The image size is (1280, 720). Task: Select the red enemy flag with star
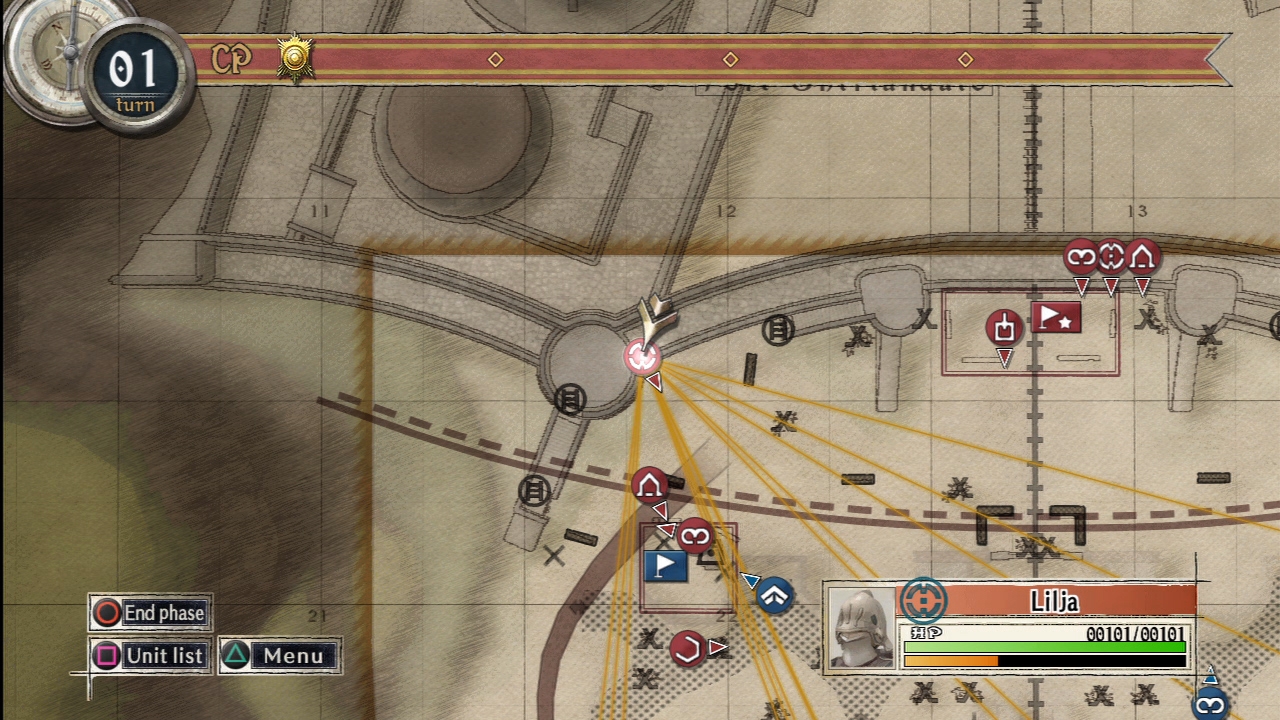click(x=1056, y=318)
